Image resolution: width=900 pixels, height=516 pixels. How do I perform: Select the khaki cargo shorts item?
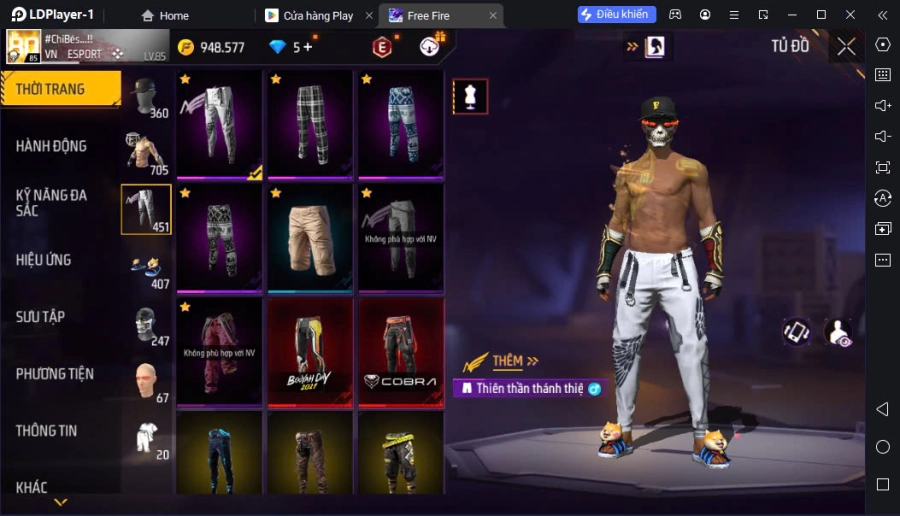pyautogui.click(x=309, y=236)
